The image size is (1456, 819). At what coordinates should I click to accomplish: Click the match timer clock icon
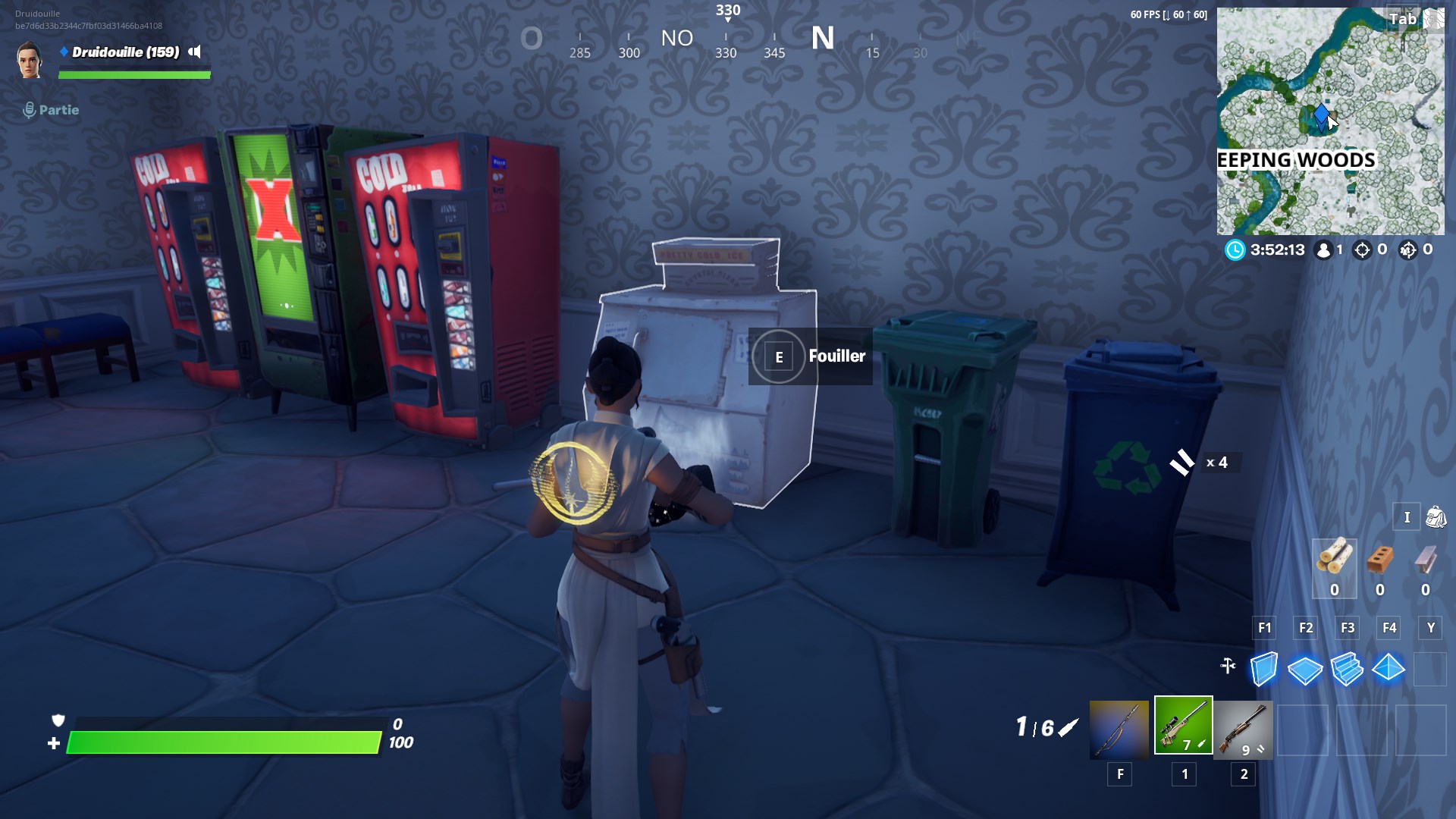coord(1236,249)
